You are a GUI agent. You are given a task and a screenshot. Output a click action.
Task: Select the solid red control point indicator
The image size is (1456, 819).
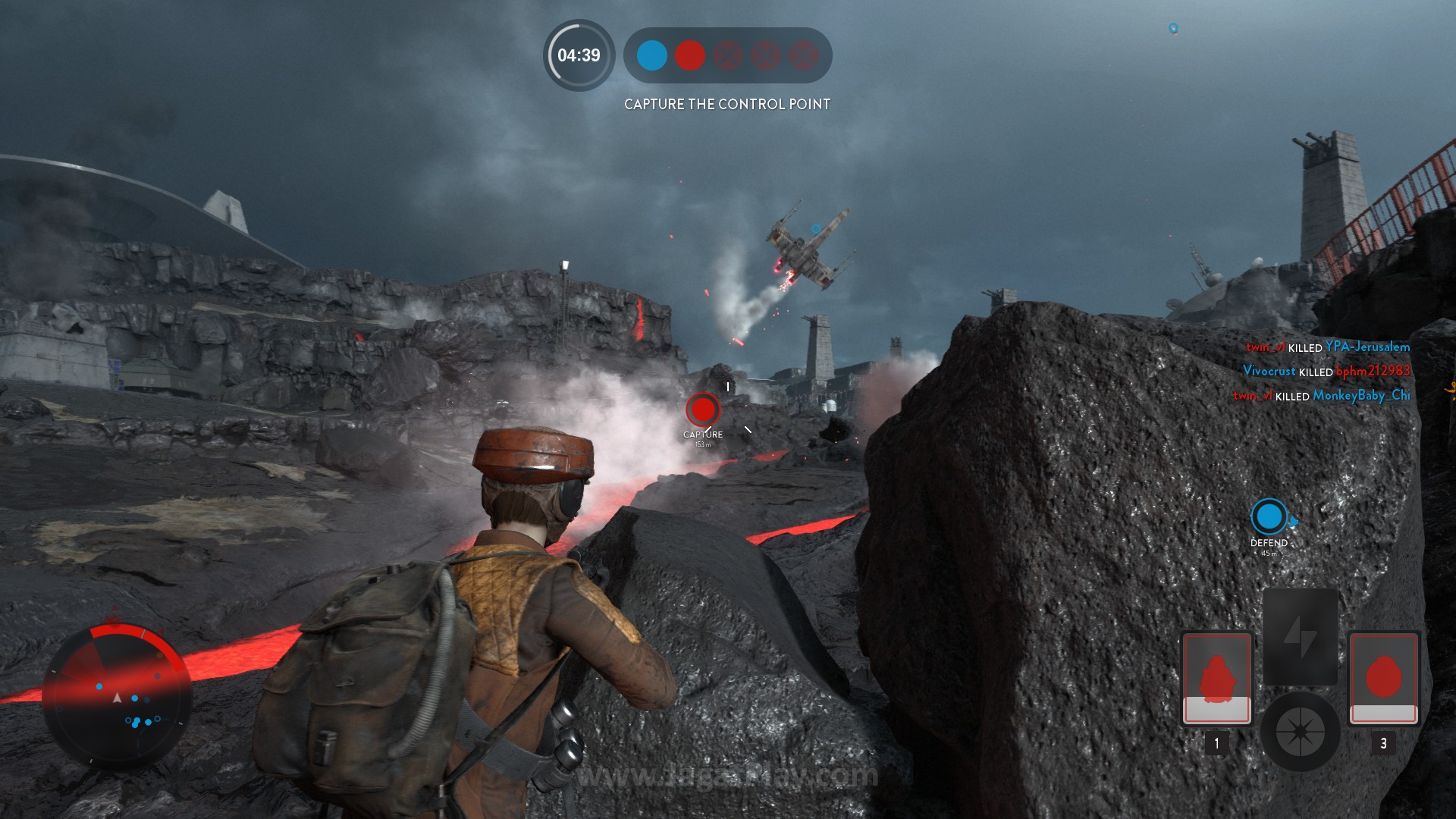tap(690, 55)
